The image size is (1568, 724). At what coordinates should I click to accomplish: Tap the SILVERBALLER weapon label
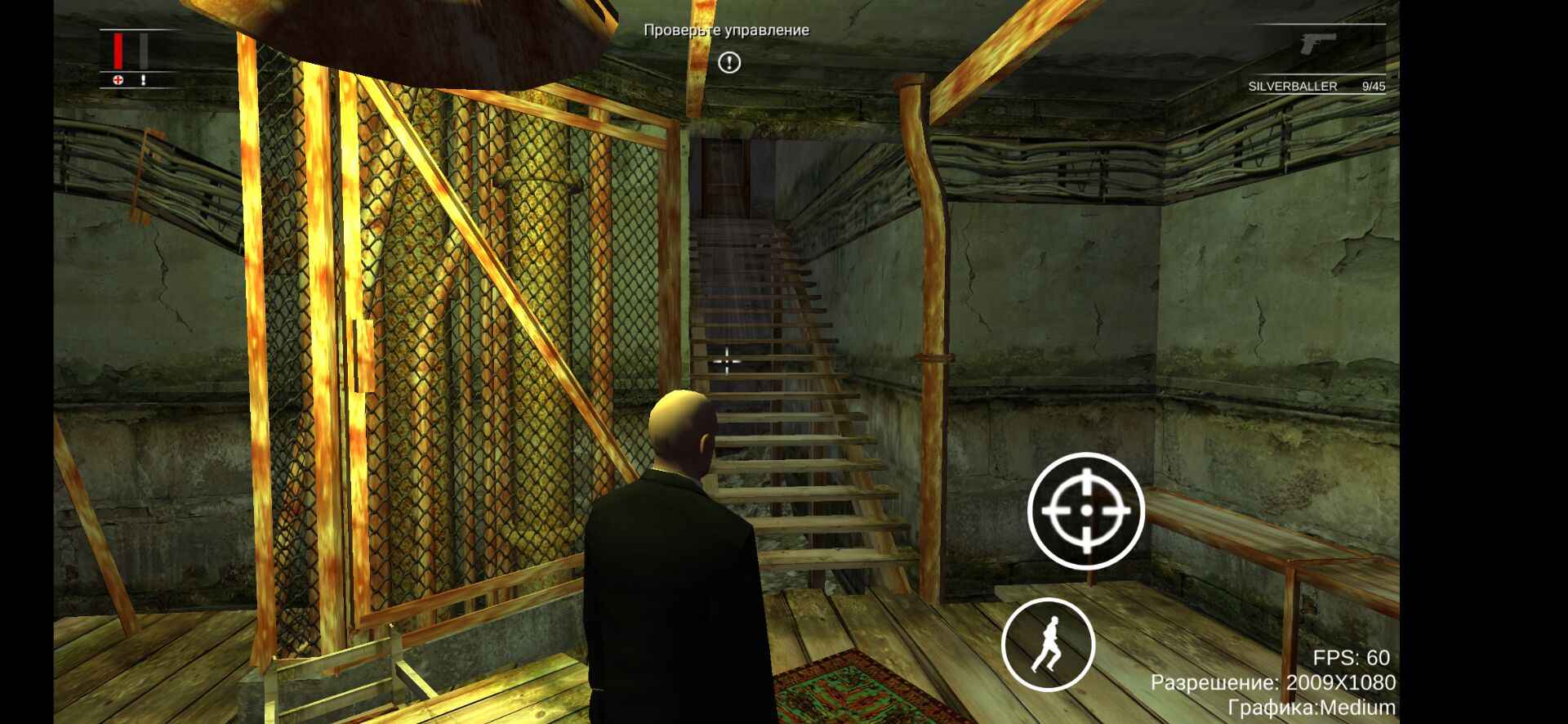pyautogui.click(x=1292, y=84)
